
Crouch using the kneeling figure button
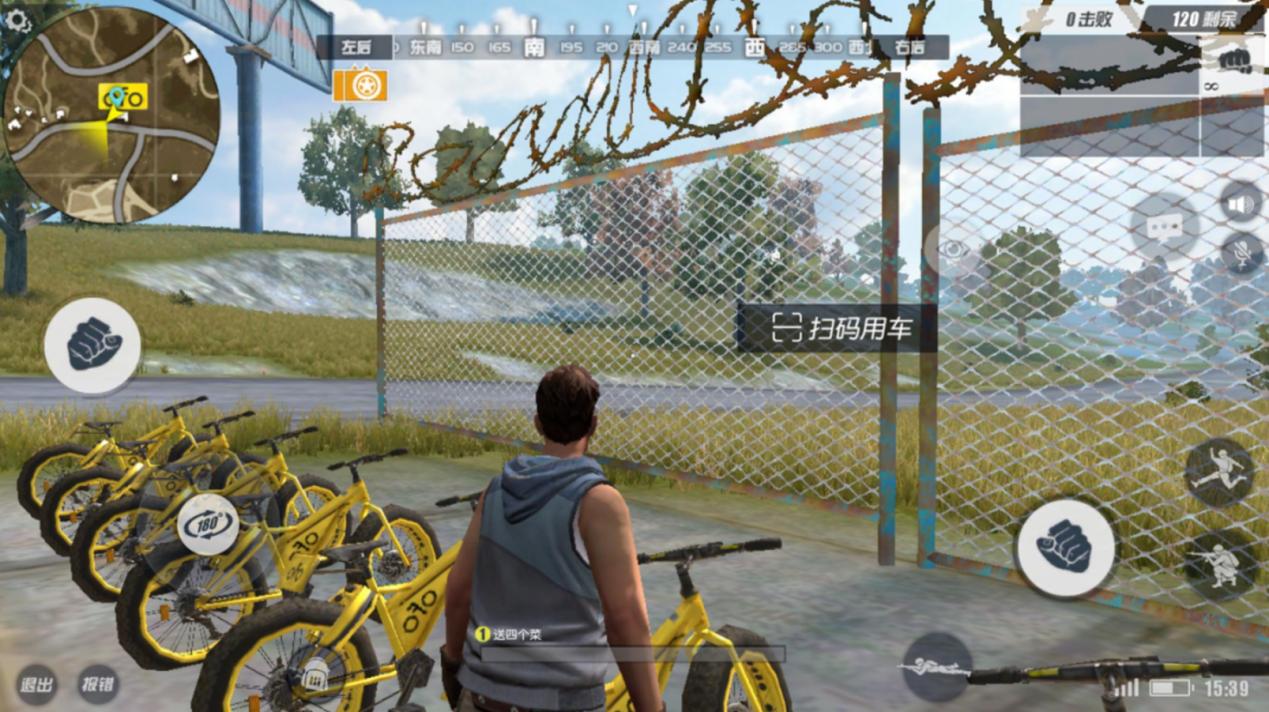tap(1221, 565)
